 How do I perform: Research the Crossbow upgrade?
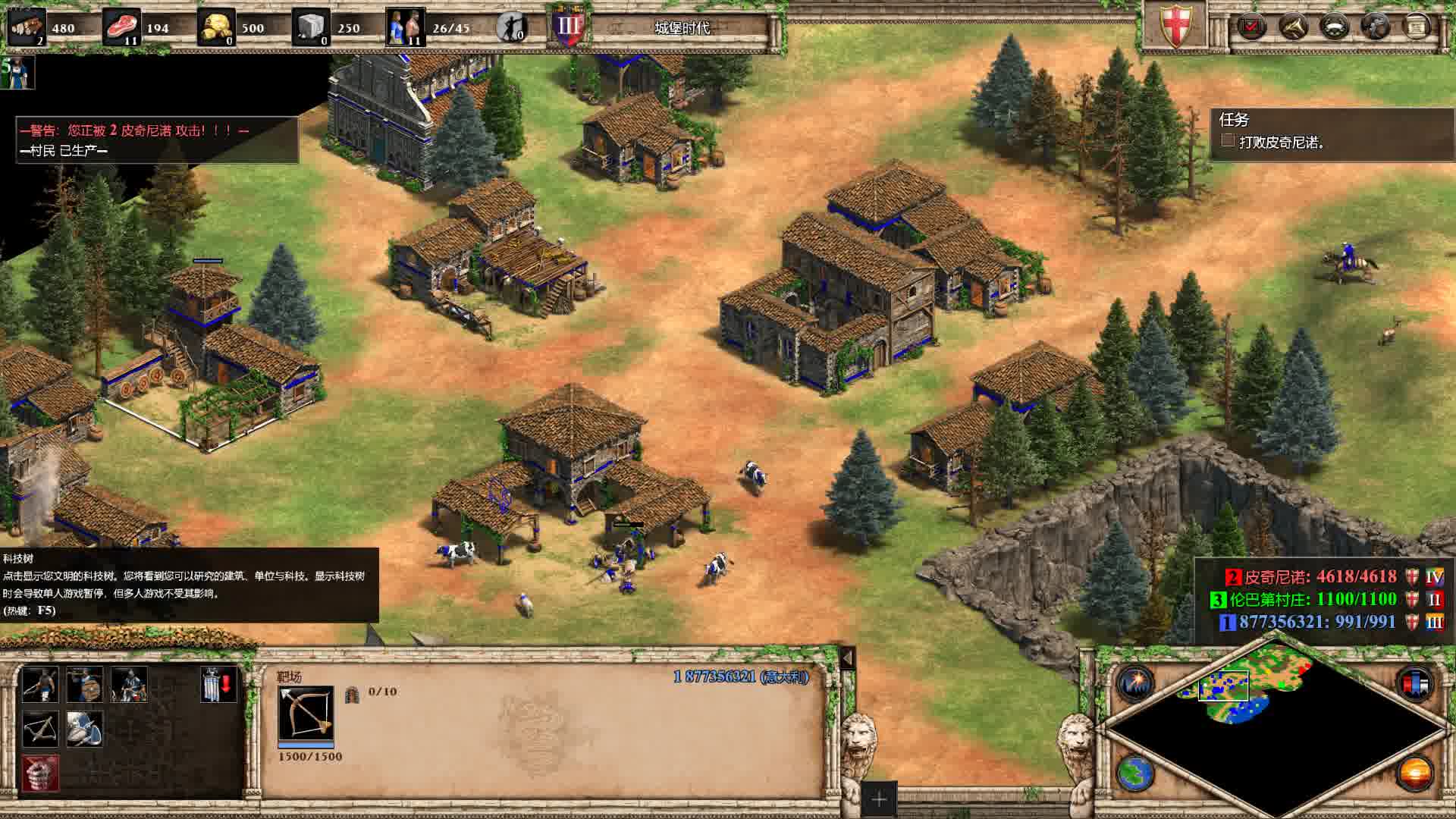click(39, 729)
